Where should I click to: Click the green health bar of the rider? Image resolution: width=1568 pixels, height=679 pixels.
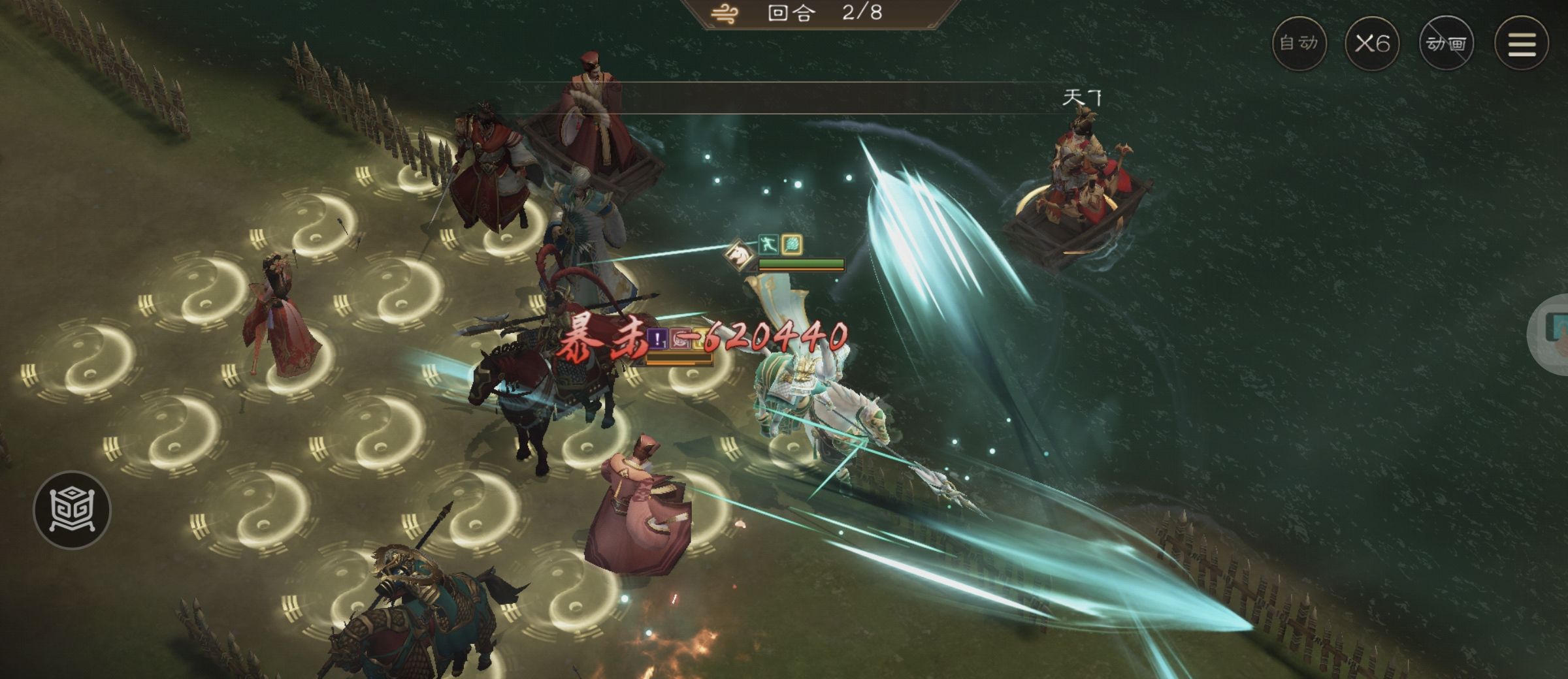tap(802, 263)
